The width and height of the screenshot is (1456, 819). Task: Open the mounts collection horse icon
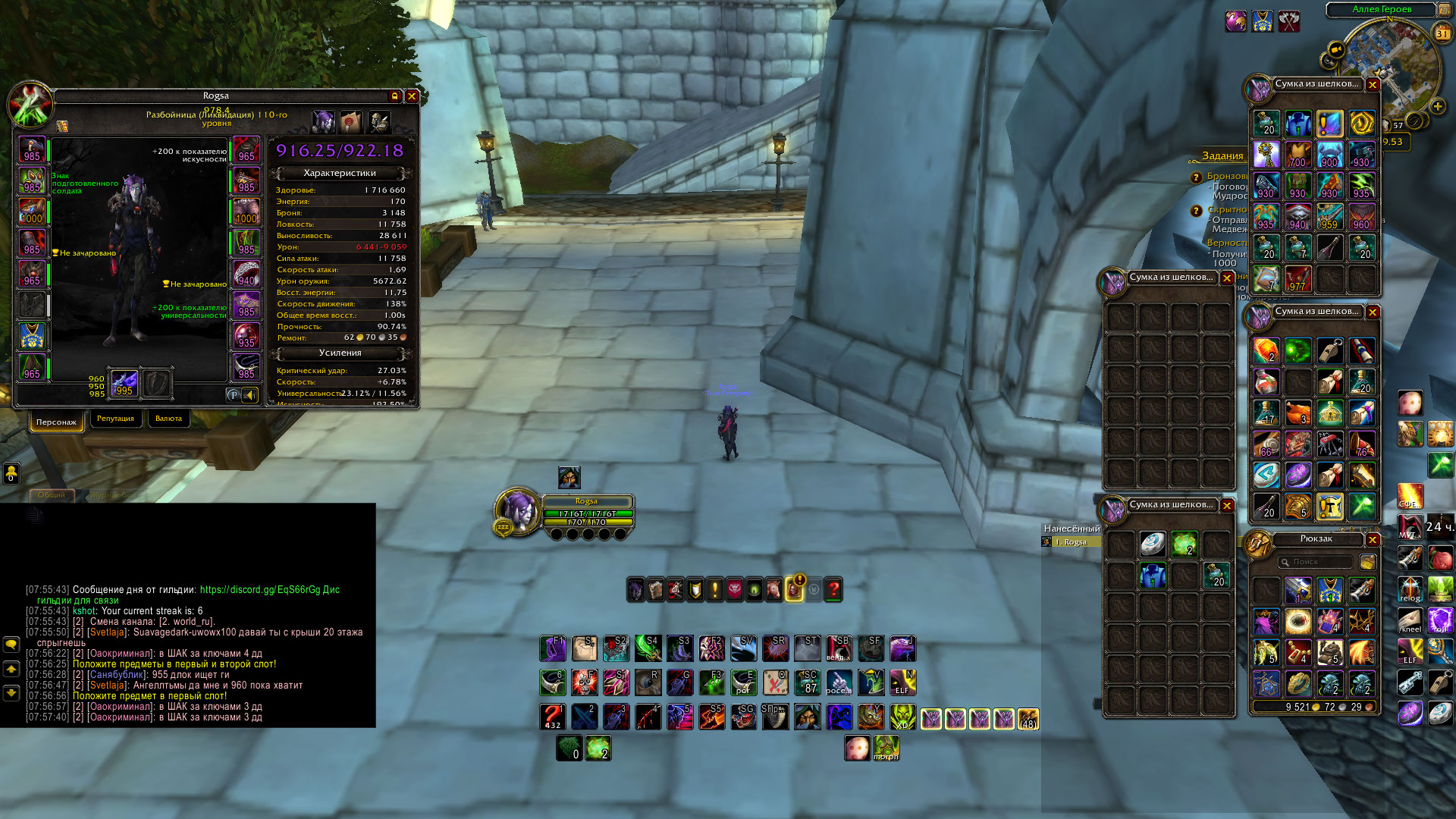[773, 589]
